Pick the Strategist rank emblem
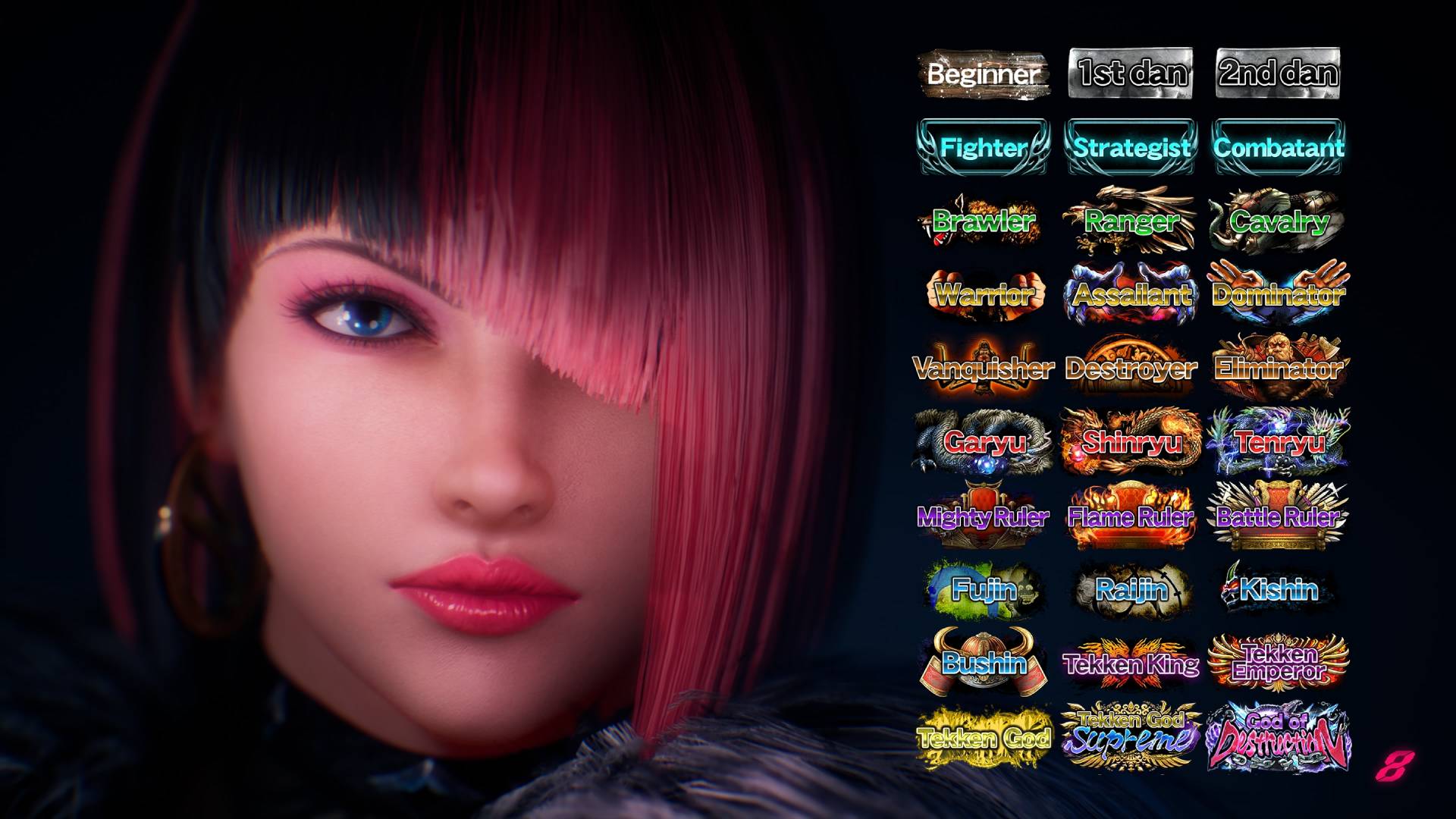This screenshot has height=819, width=1456. [1131, 147]
